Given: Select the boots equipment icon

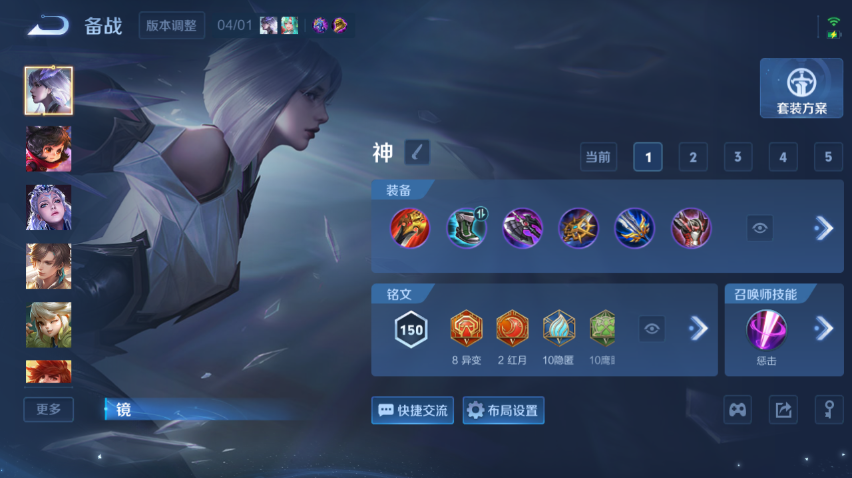Looking at the screenshot, I should (466, 228).
